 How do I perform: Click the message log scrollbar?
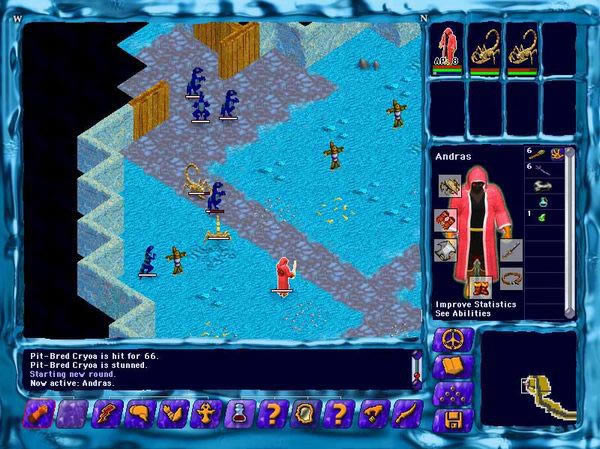click(416, 368)
